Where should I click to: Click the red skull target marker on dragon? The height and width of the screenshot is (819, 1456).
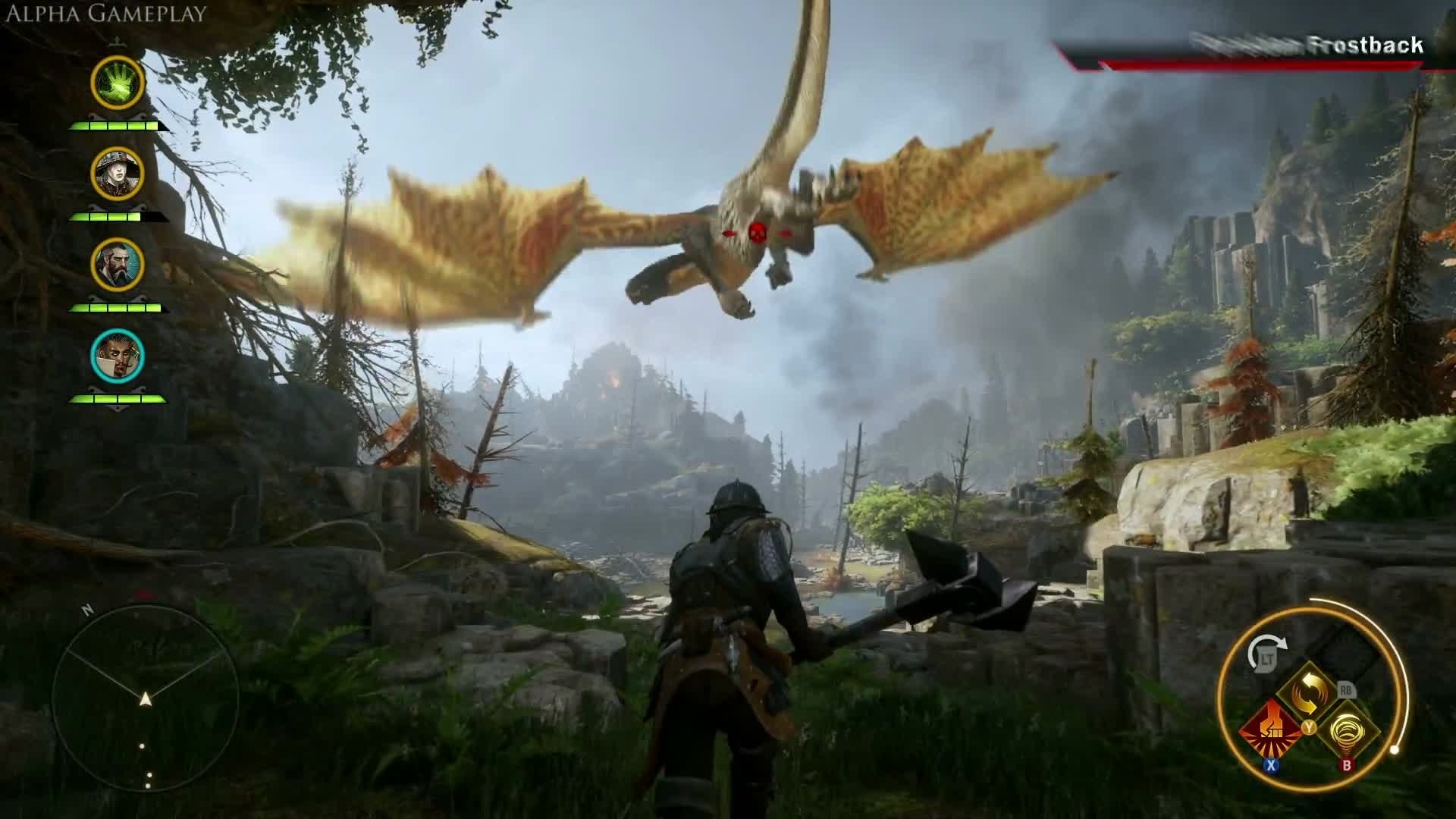tap(756, 232)
